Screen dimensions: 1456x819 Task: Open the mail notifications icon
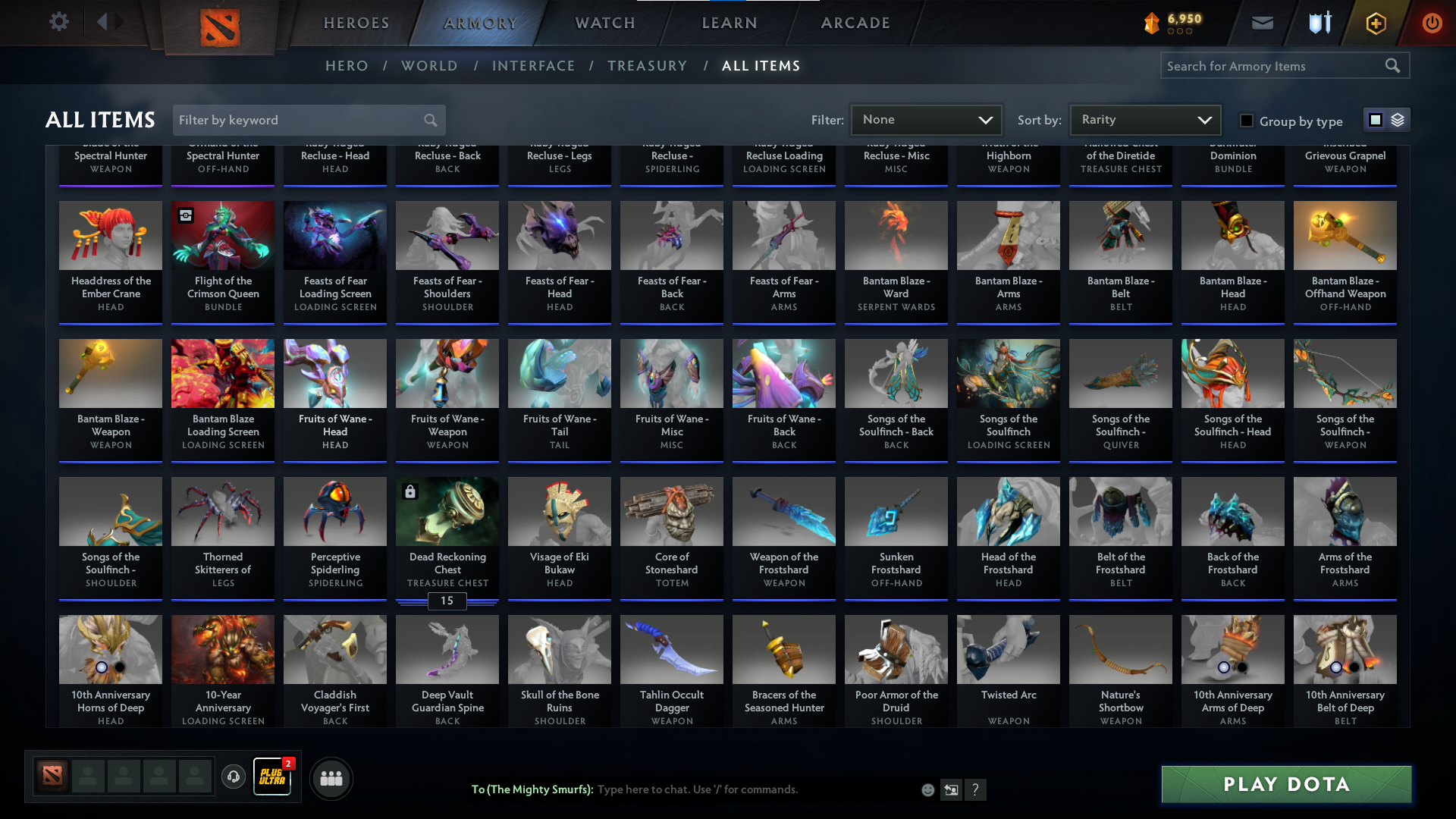click(x=1261, y=23)
